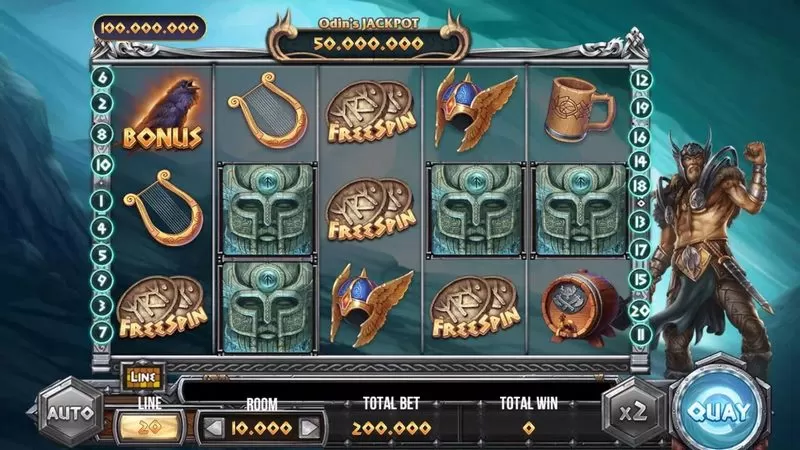The width and height of the screenshot is (800, 450).
Task: Open the LINE 20 selector
Action: point(150,428)
